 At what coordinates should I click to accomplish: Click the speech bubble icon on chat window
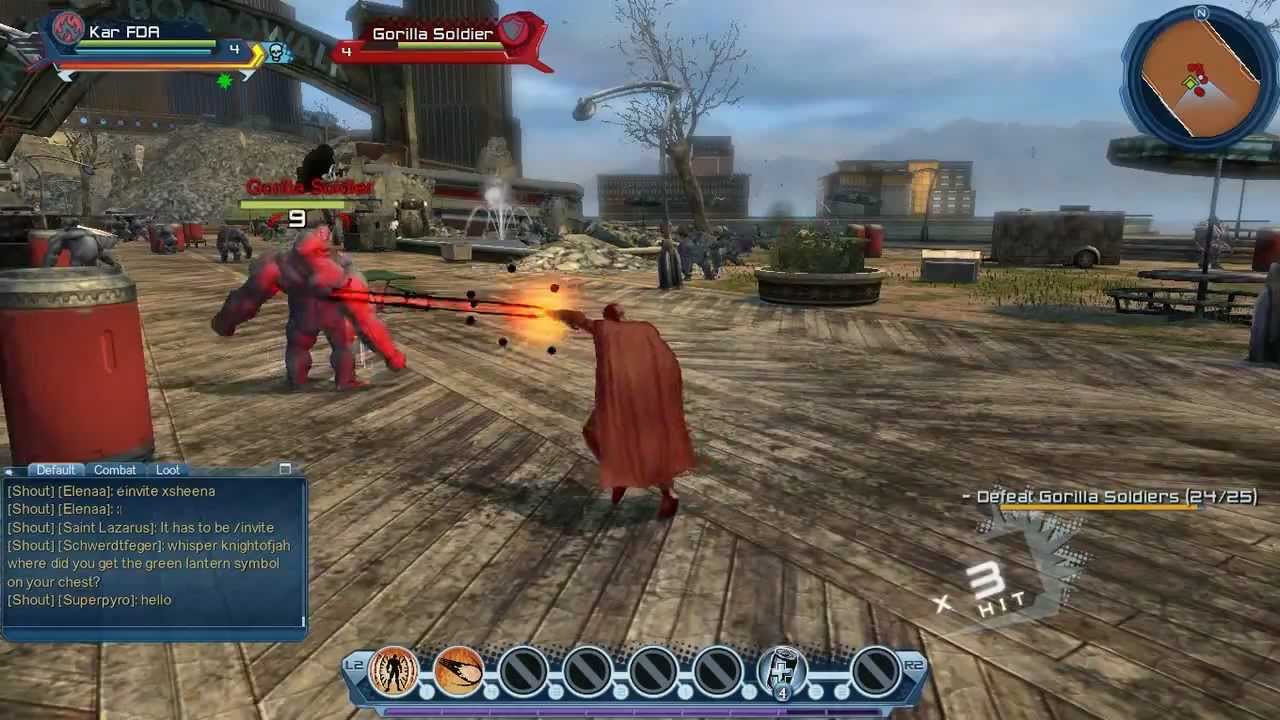(11, 470)
